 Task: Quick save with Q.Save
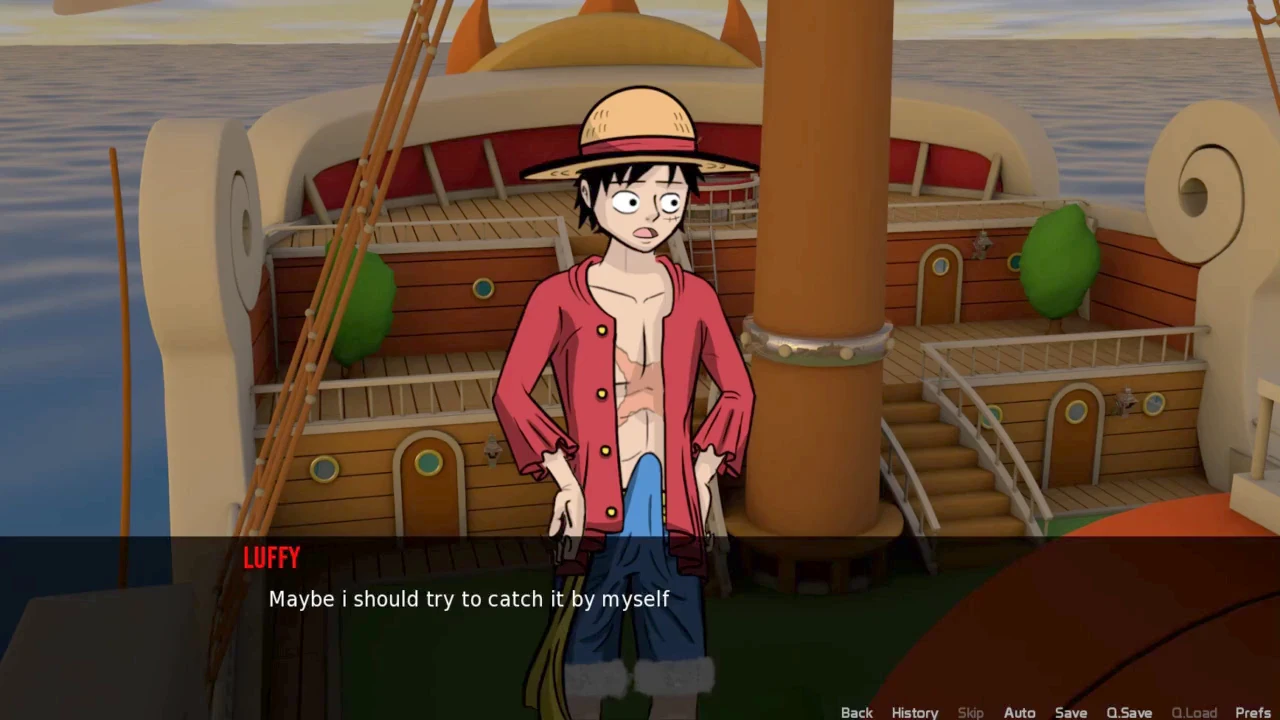(1128, 712)
